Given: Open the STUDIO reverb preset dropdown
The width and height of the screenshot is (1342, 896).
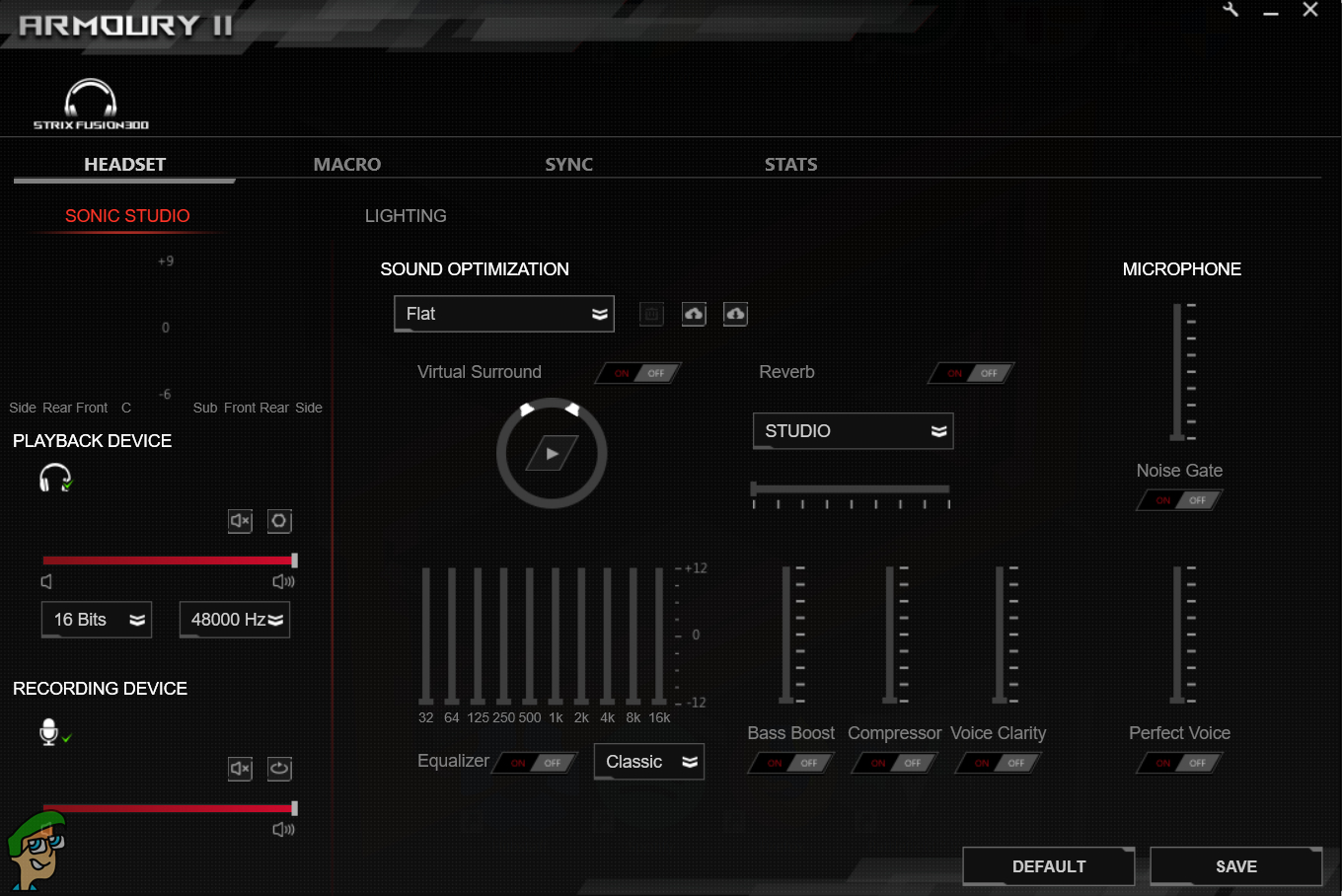Looking at the screenshot, I should [x=853, y=431].
